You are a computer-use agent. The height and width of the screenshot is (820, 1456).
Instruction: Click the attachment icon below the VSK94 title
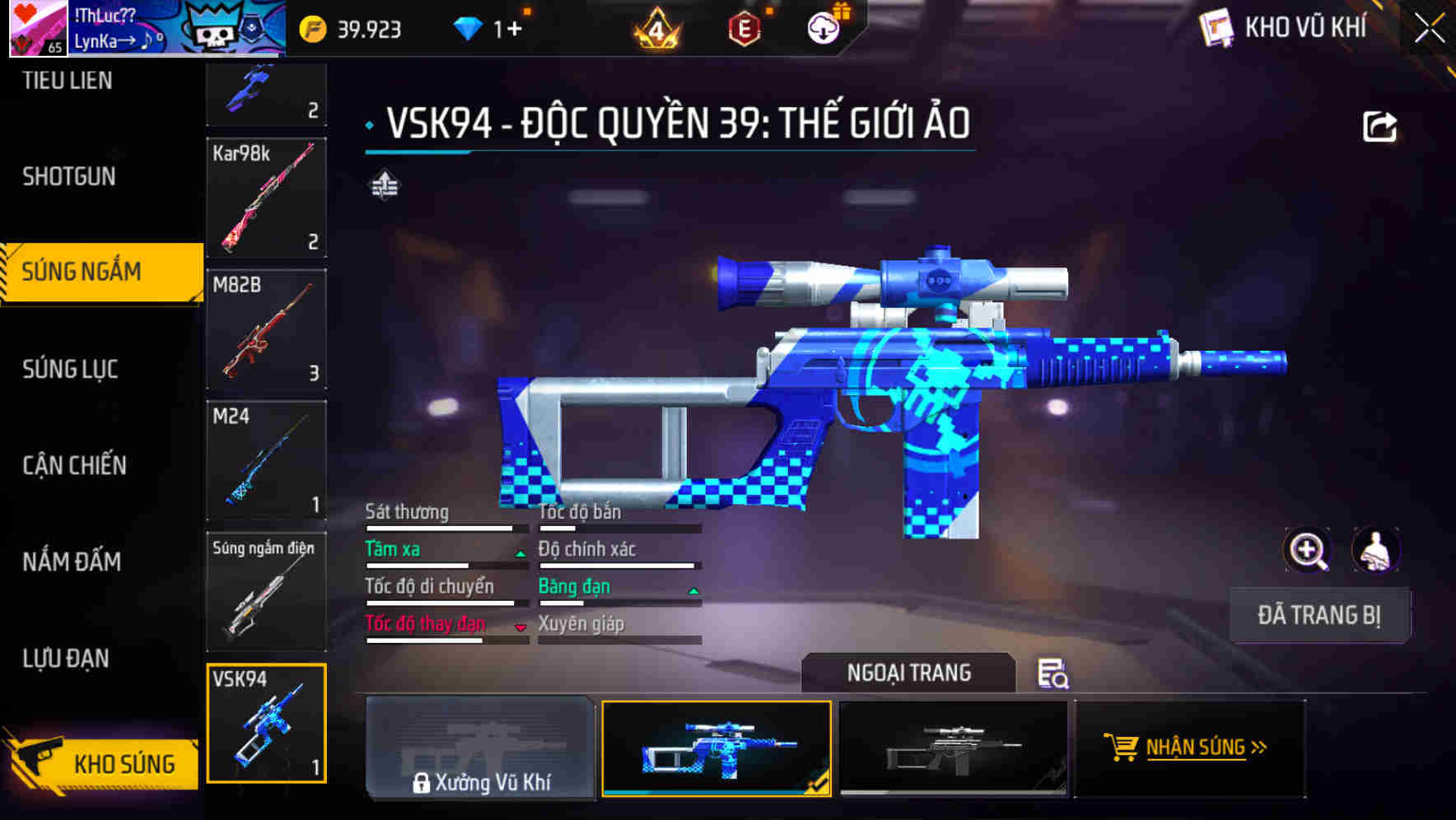point(385,185)
